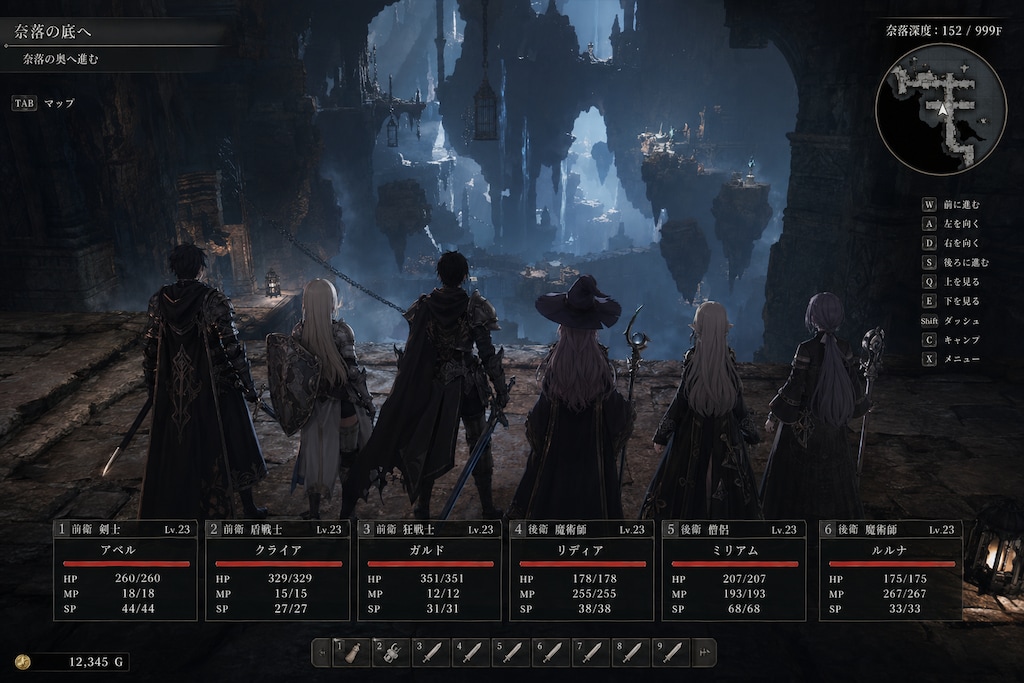Open リディア's character panel
This screenshot has width=1024, height=683.
[581, 570]
